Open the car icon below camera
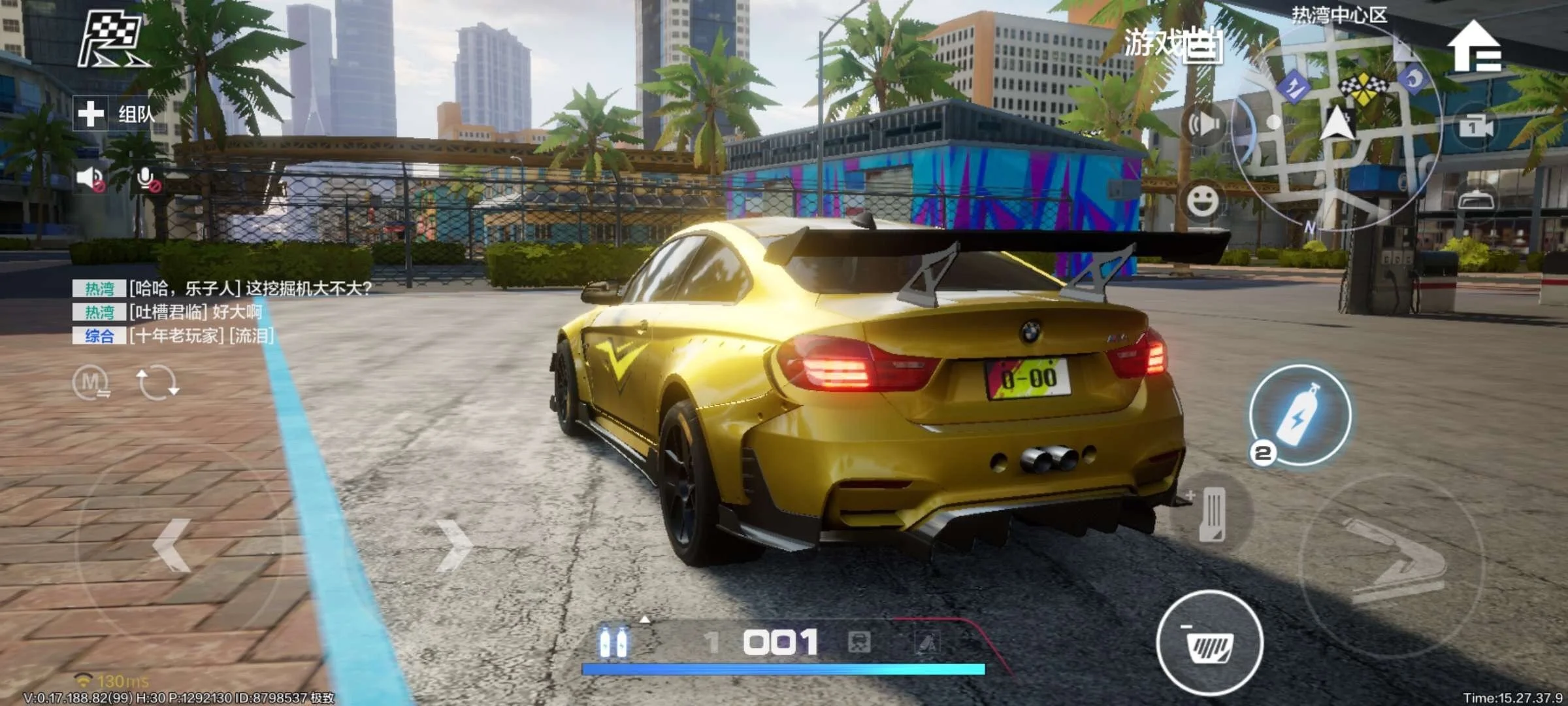 coord(1476,199)
